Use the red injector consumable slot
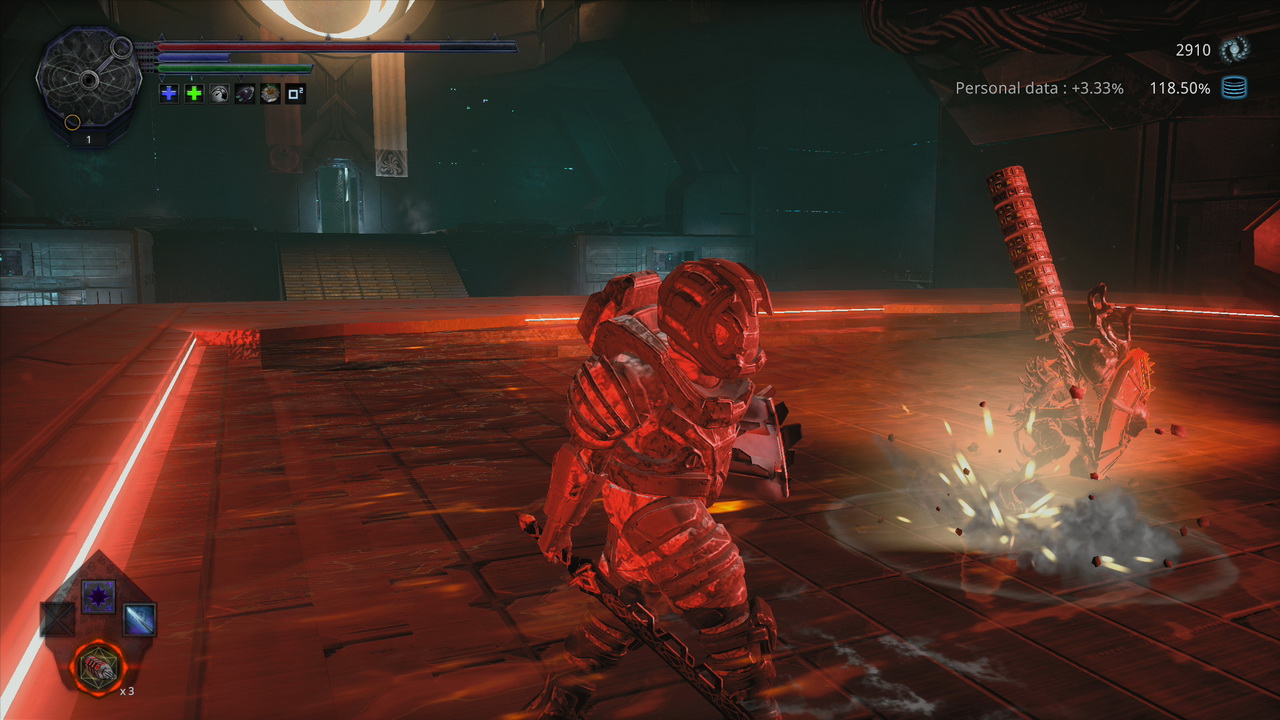The height and width of the screenshot is (720, 1280). 99,667
